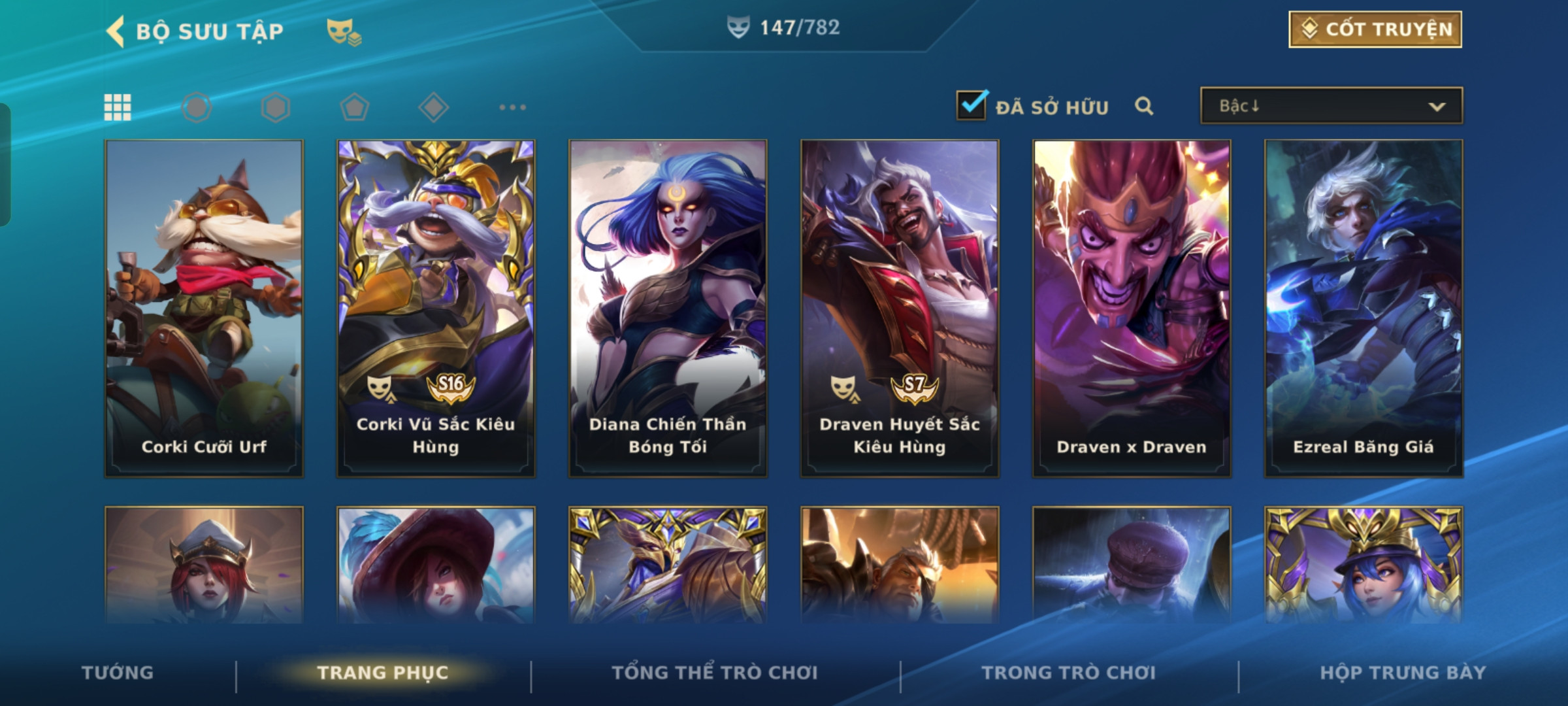Choose Diana Chiến Thần Bóng Tối skin
Viewport: 1568px width, 706px height.
[x=668, y=307]
